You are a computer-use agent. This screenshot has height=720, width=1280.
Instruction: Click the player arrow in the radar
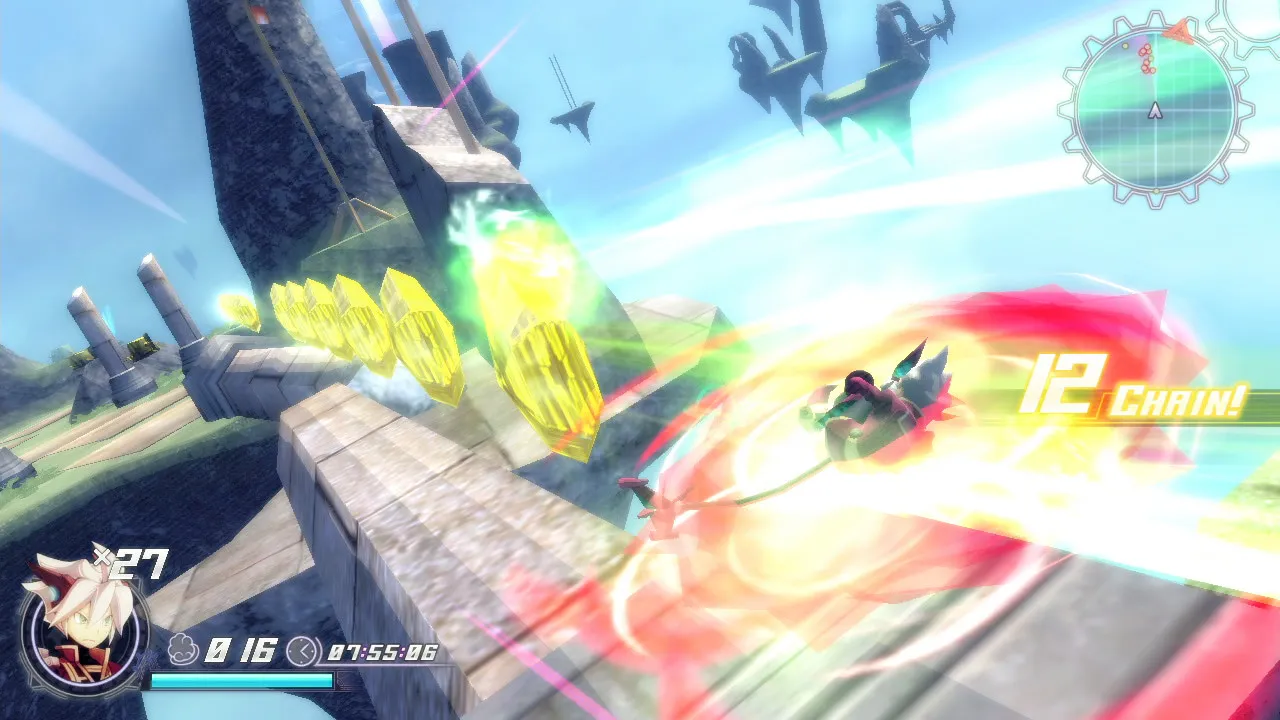coord(1155,110)
